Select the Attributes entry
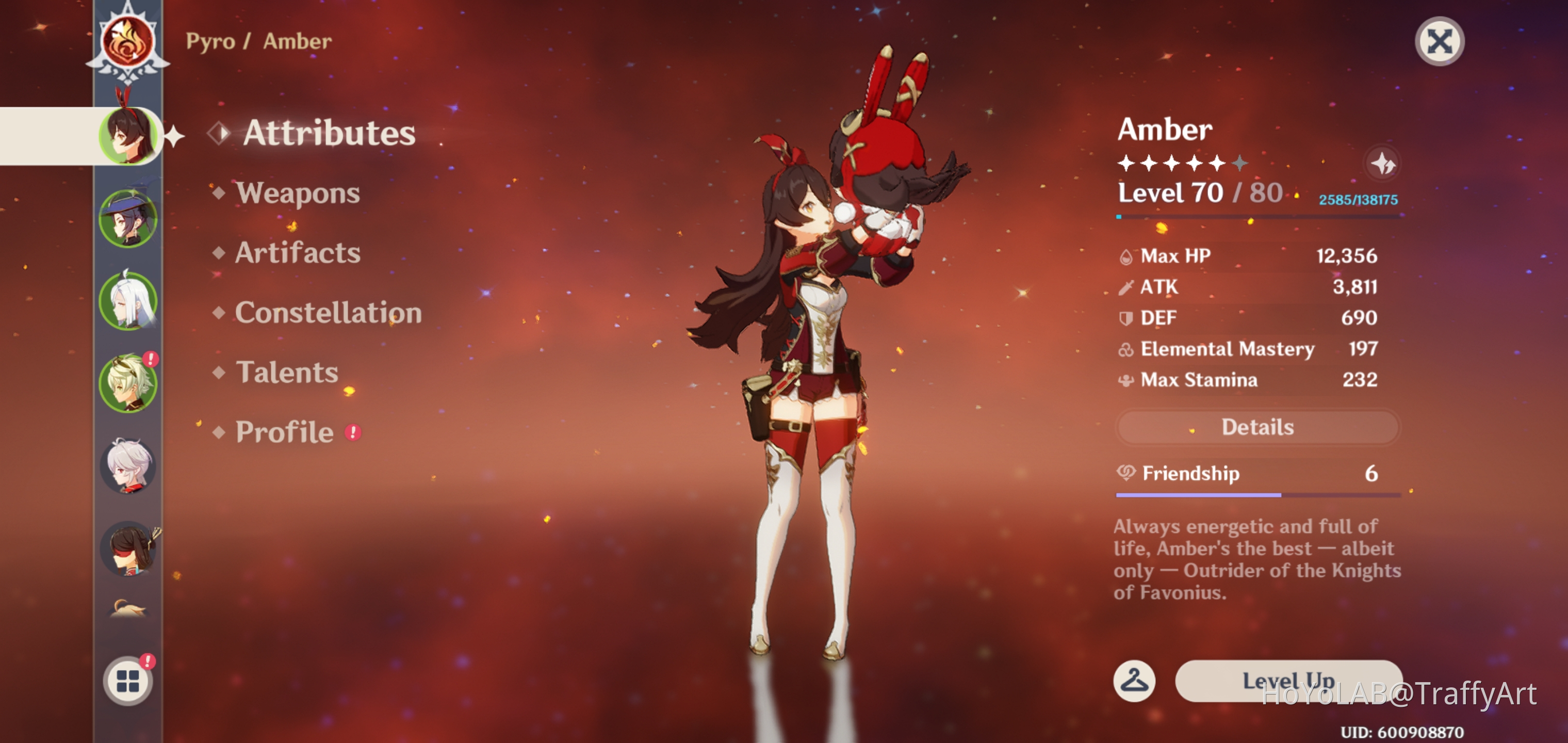Image resolution: width=1568 pixels, height=743 pixels. click(x=328, y=134)
